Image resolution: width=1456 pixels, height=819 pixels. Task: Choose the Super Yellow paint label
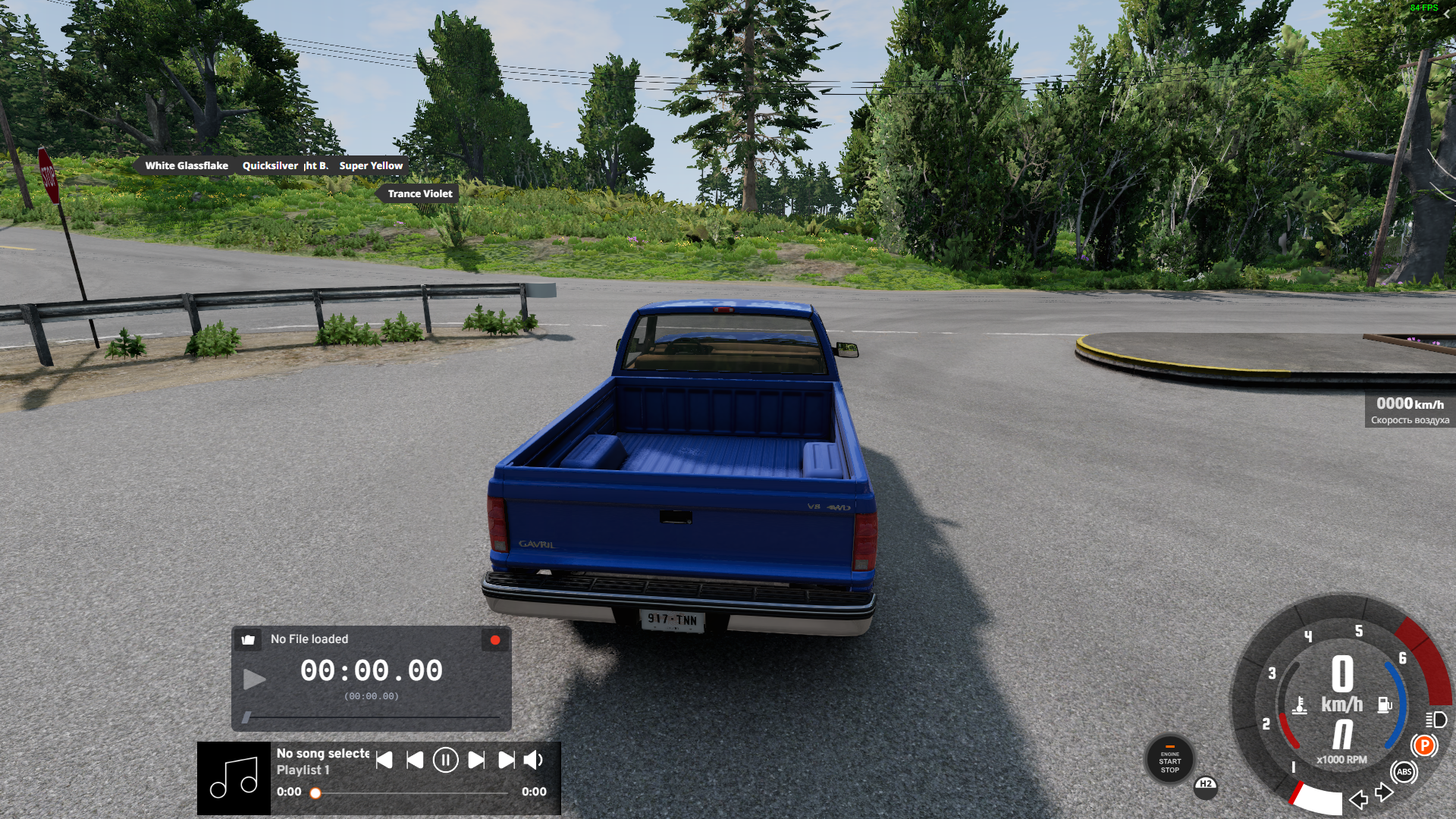[x=371, y=165]
